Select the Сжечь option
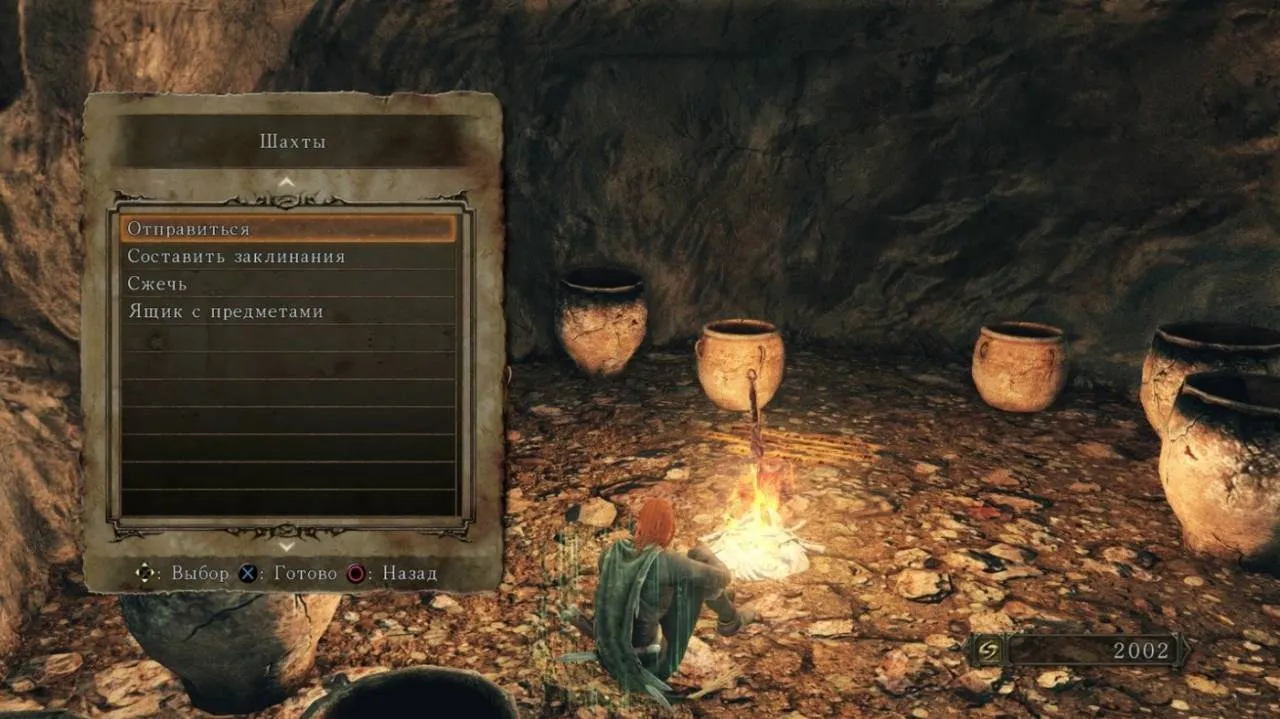 [x=288, y=284]
